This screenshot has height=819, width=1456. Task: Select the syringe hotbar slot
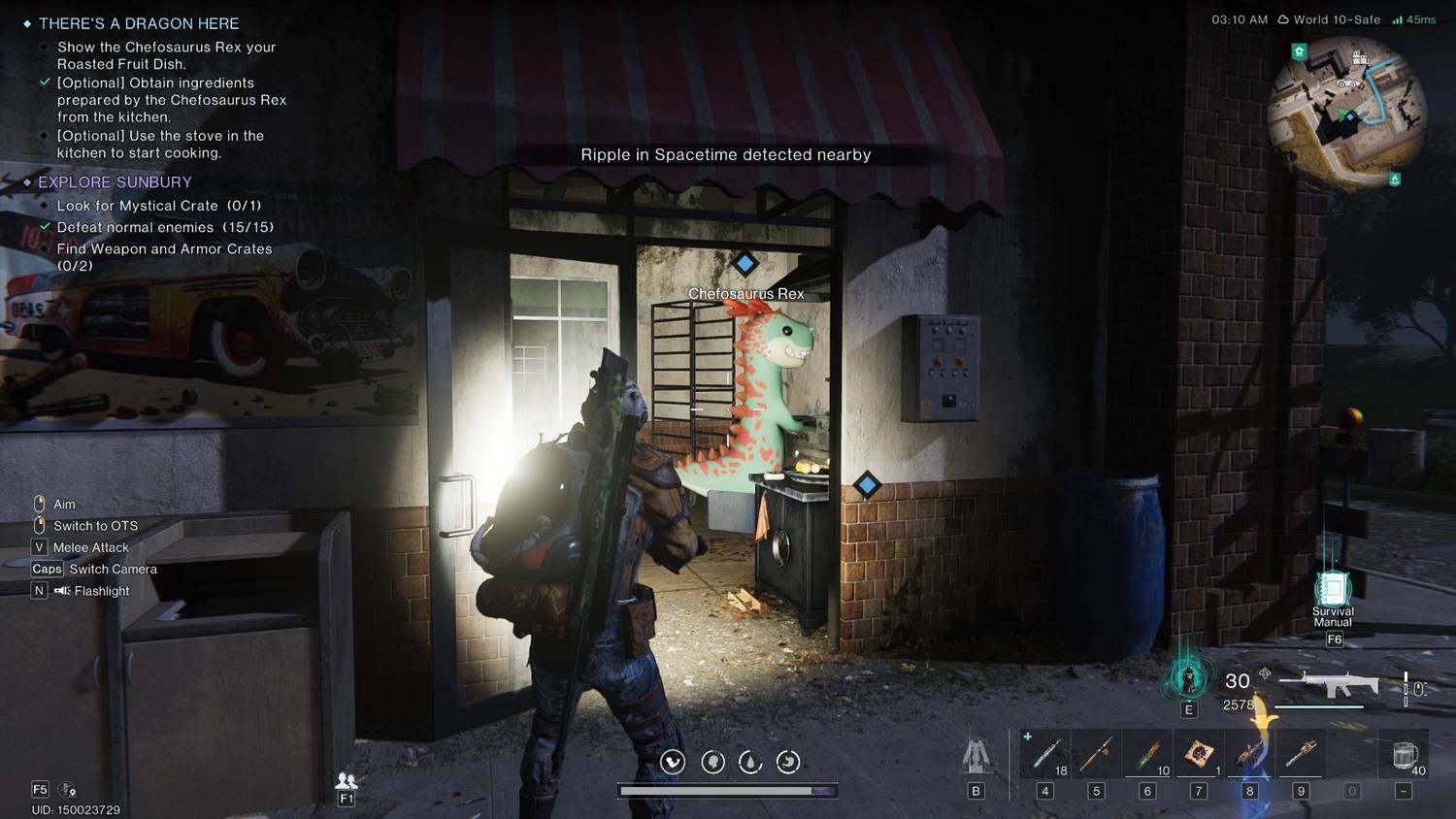tap(1045, 754)
